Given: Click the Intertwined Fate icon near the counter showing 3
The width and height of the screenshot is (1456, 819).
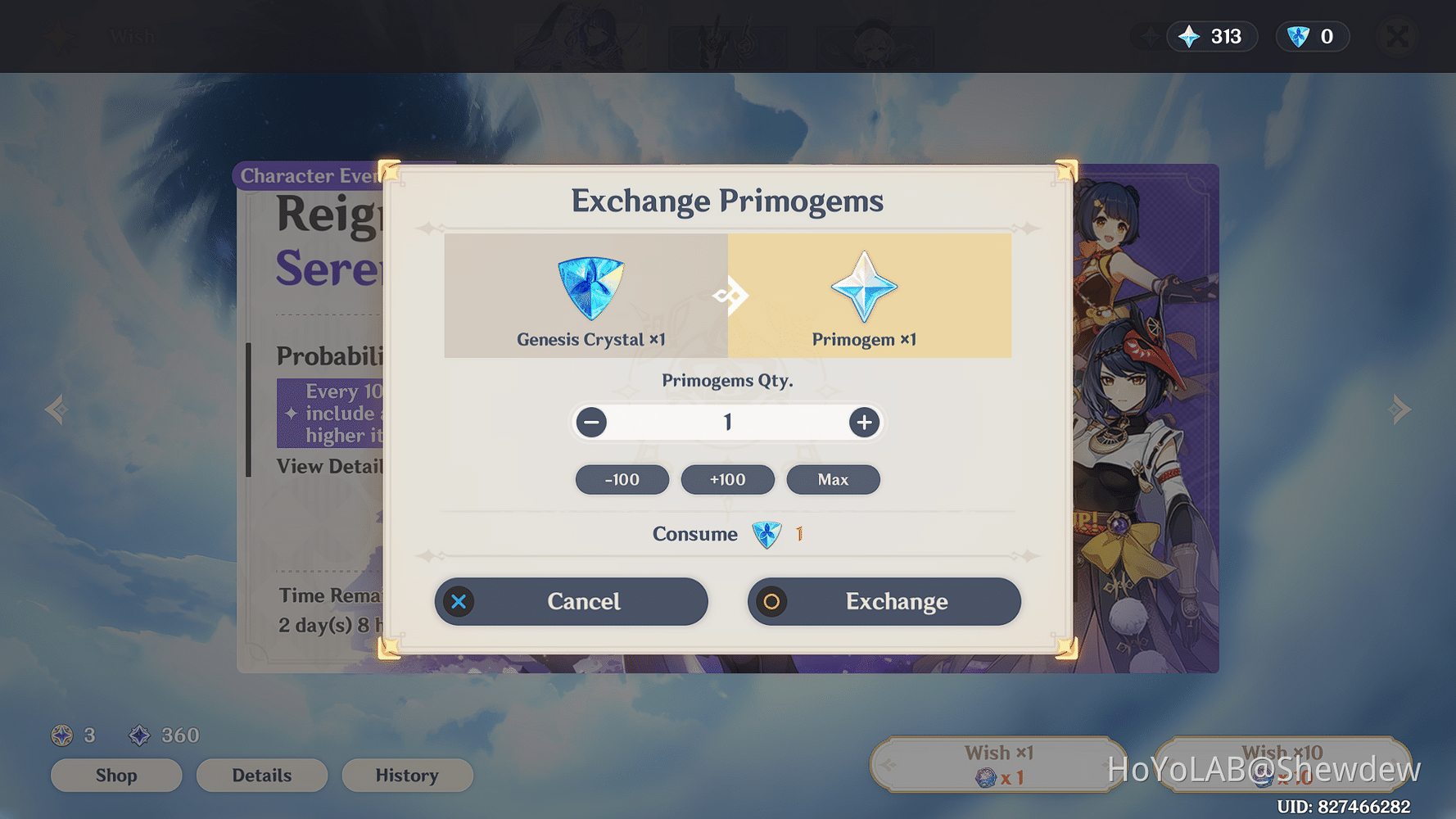Looking at the screenshot, I should 61,735.
